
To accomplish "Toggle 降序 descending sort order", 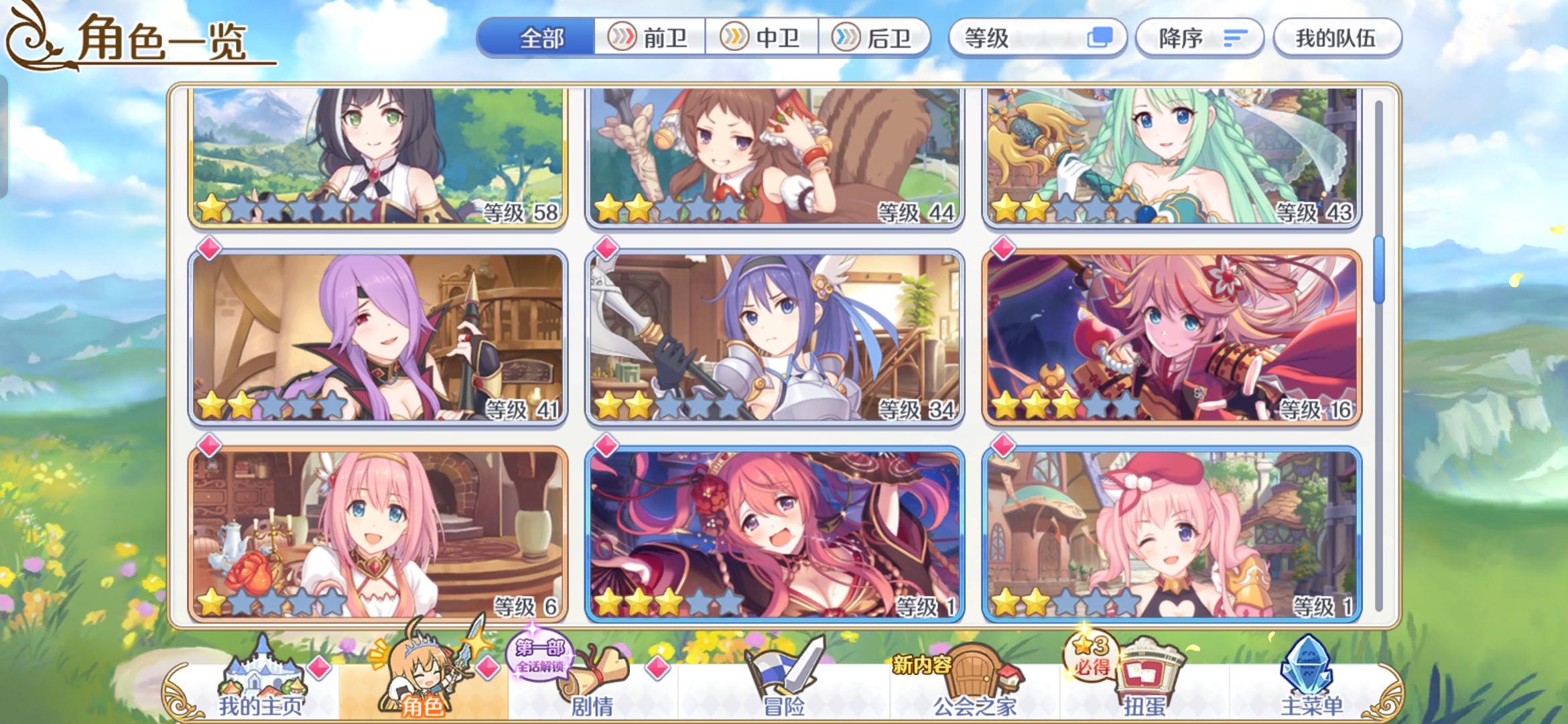I will 1199,38.
